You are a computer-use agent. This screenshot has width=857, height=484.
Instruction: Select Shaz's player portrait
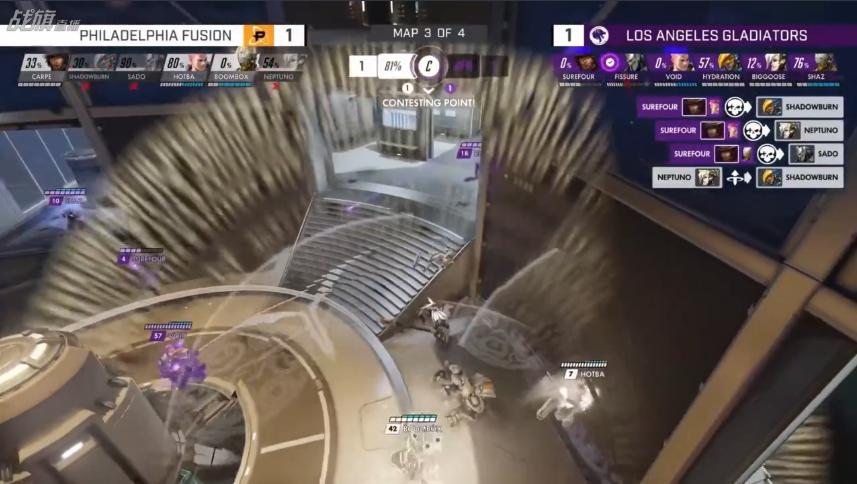coord(824,63)
